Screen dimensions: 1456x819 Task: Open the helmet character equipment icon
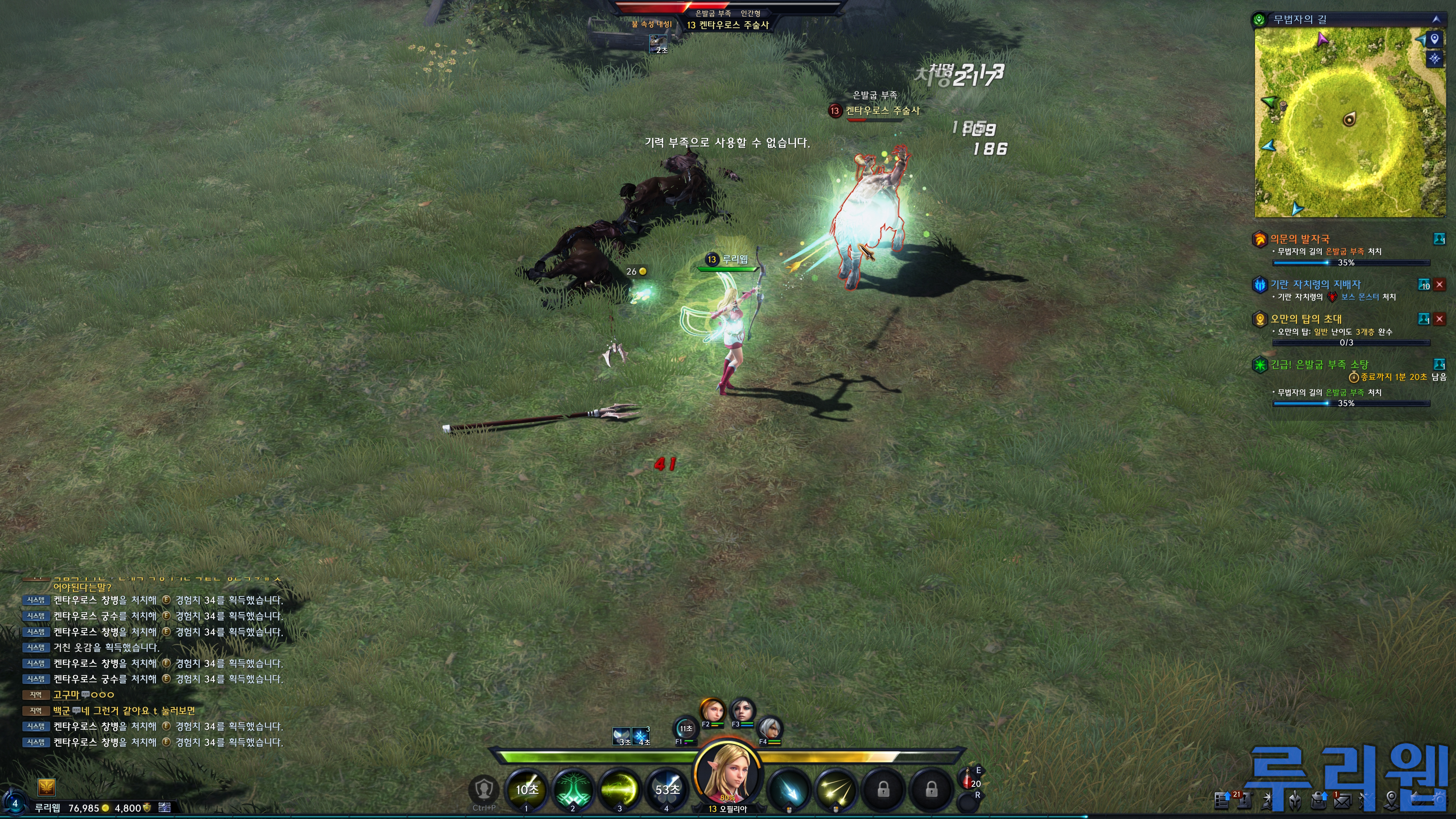coord(1295,800)
